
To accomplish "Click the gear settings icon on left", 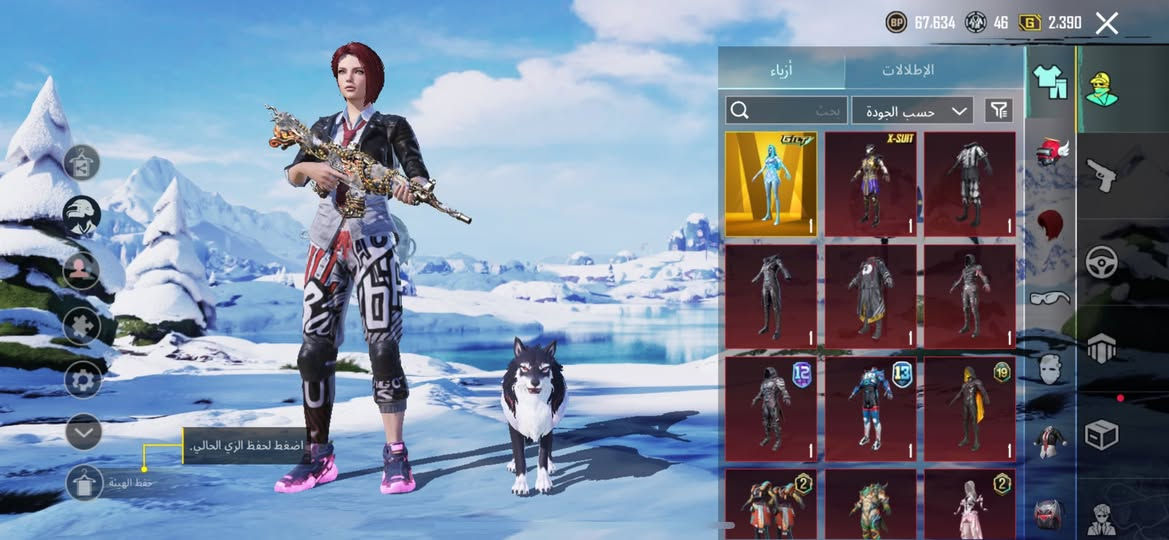I will [83, 380].
